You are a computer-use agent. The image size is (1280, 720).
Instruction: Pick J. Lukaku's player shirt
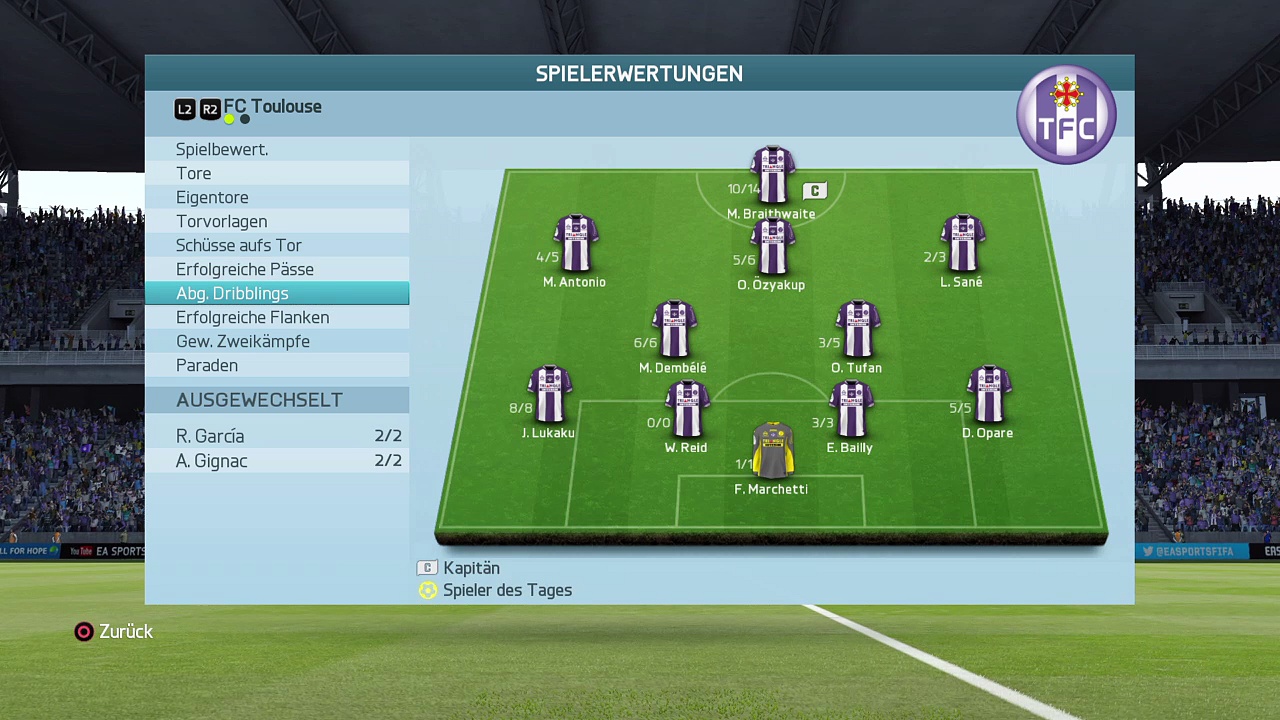pyautogui.click(x=549, y=395)
